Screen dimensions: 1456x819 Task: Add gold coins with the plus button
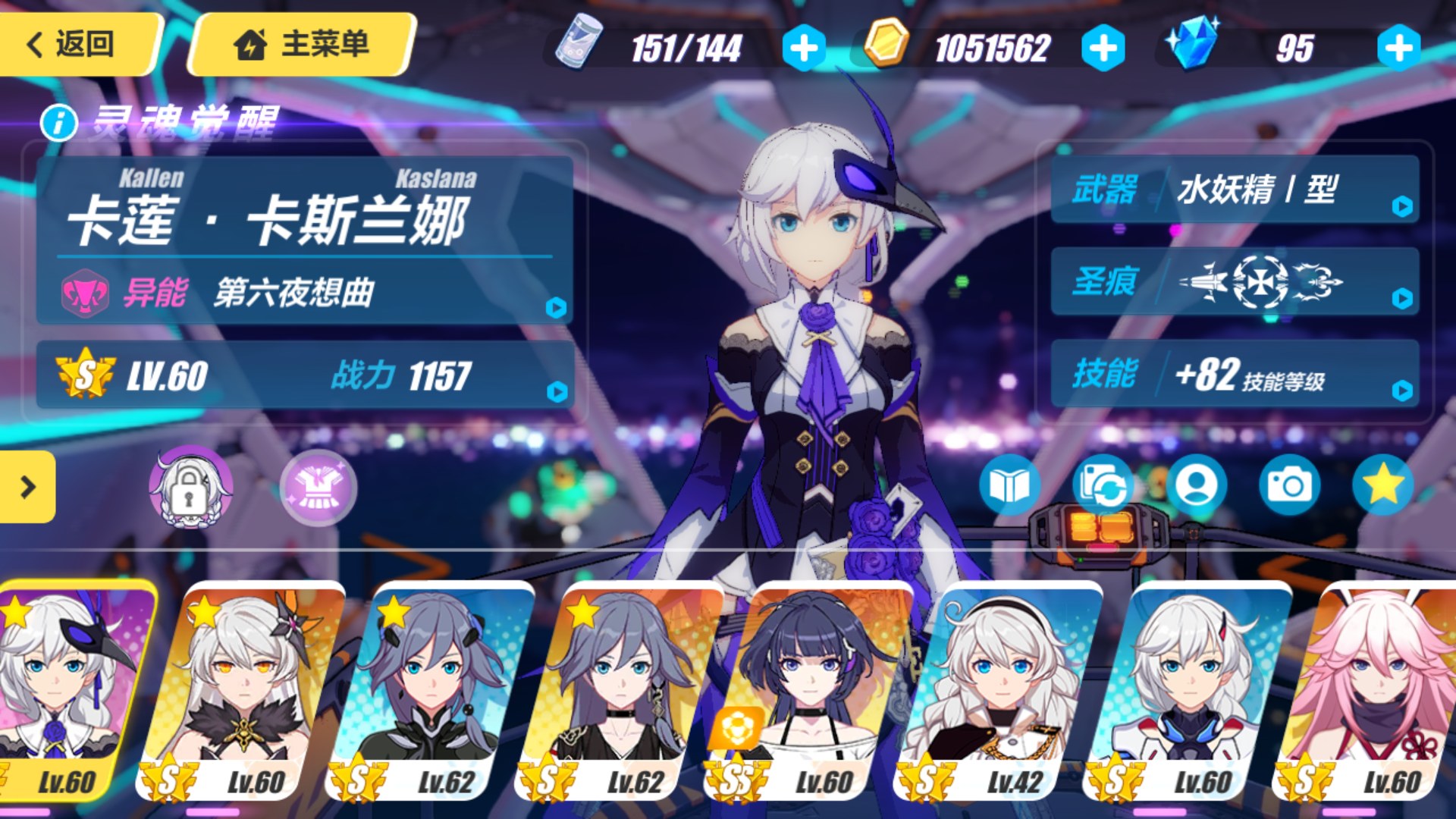pyautogui.click(x=1103, y=49)
